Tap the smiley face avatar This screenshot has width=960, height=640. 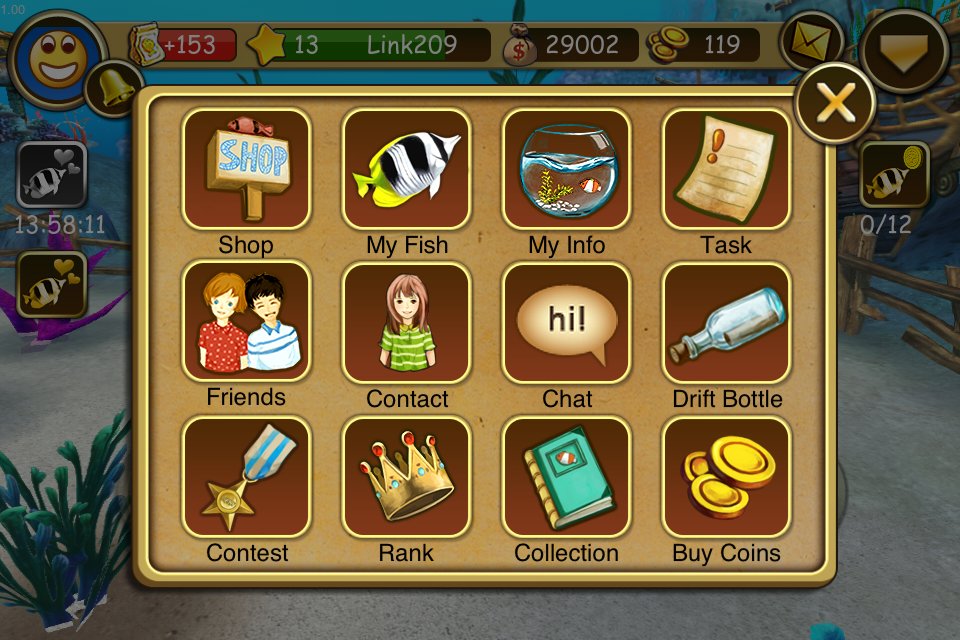click(57, 57)
